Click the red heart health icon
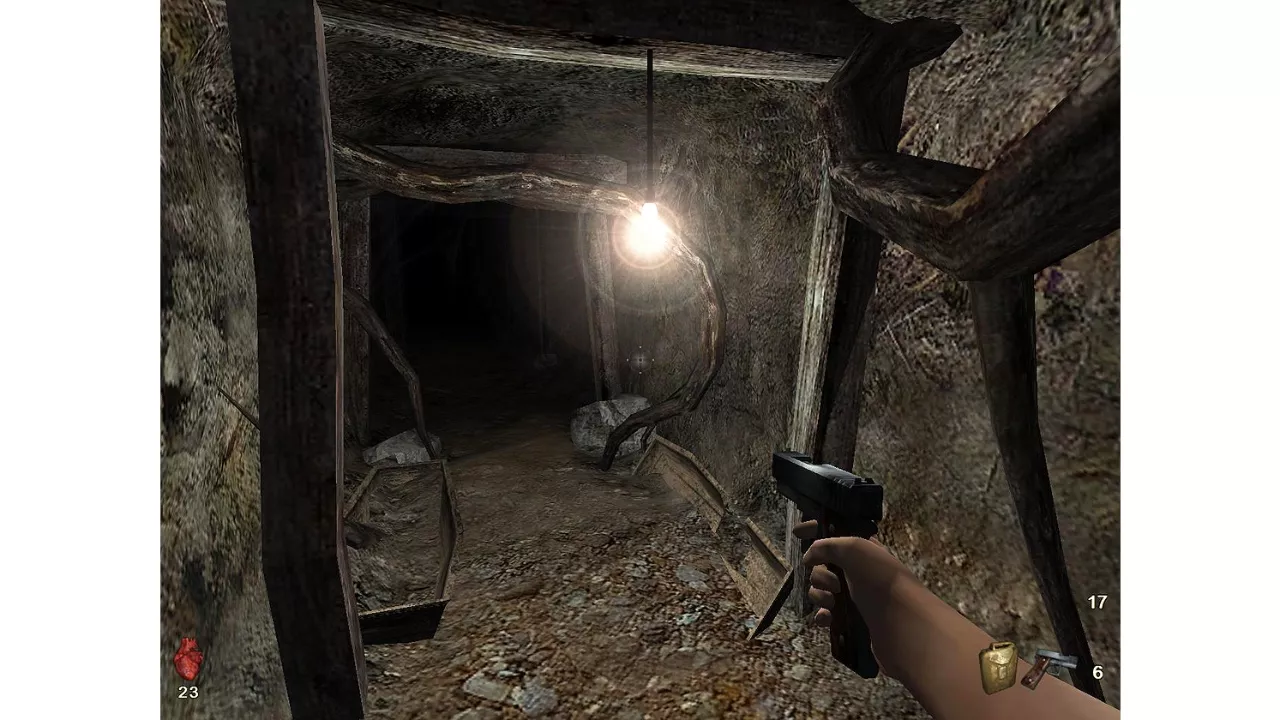The width and height of the screenshot is (1280, 720). point(188,659)
